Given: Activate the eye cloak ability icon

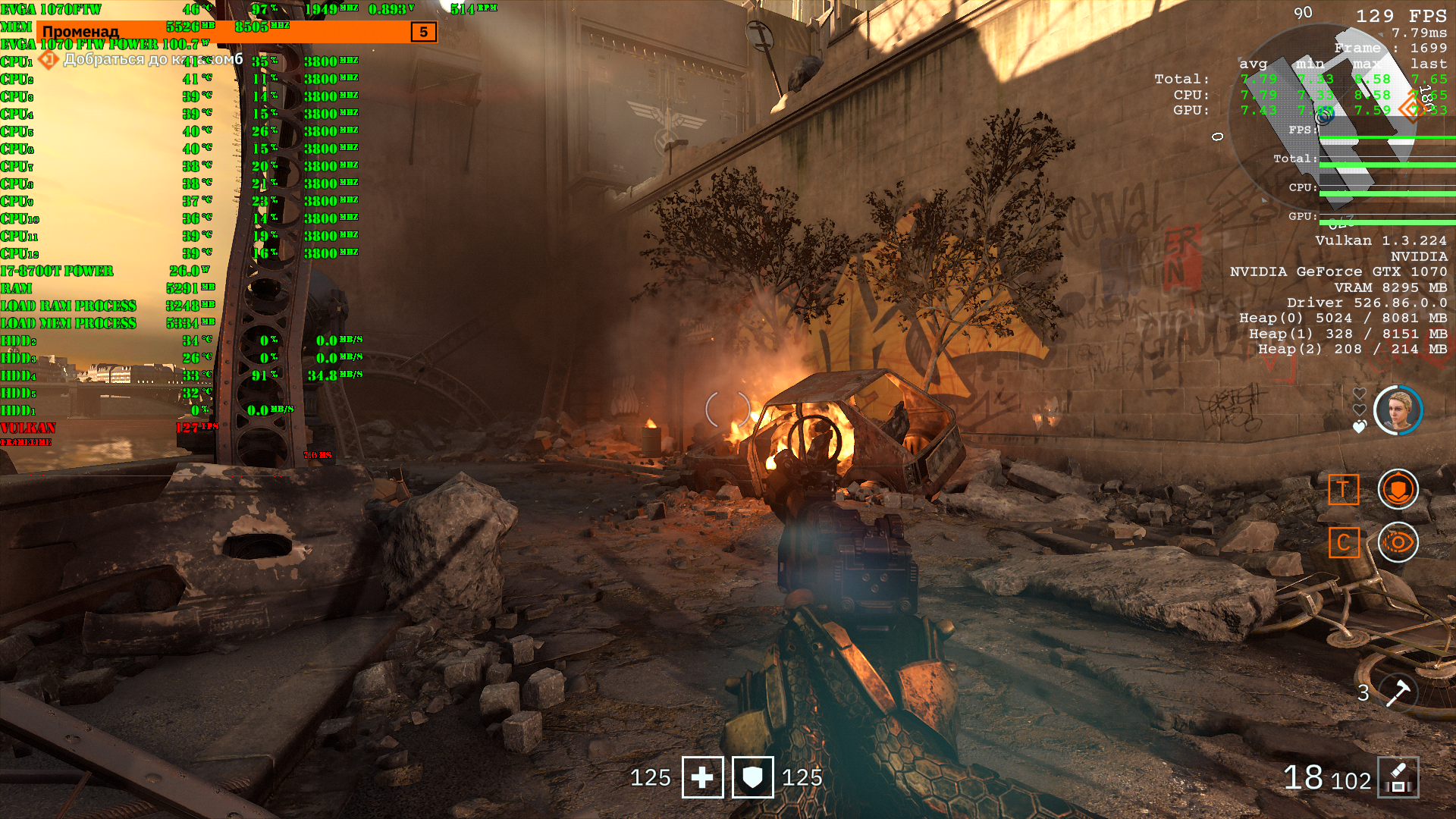Looking at the screenshot, I should [1398, 542].
